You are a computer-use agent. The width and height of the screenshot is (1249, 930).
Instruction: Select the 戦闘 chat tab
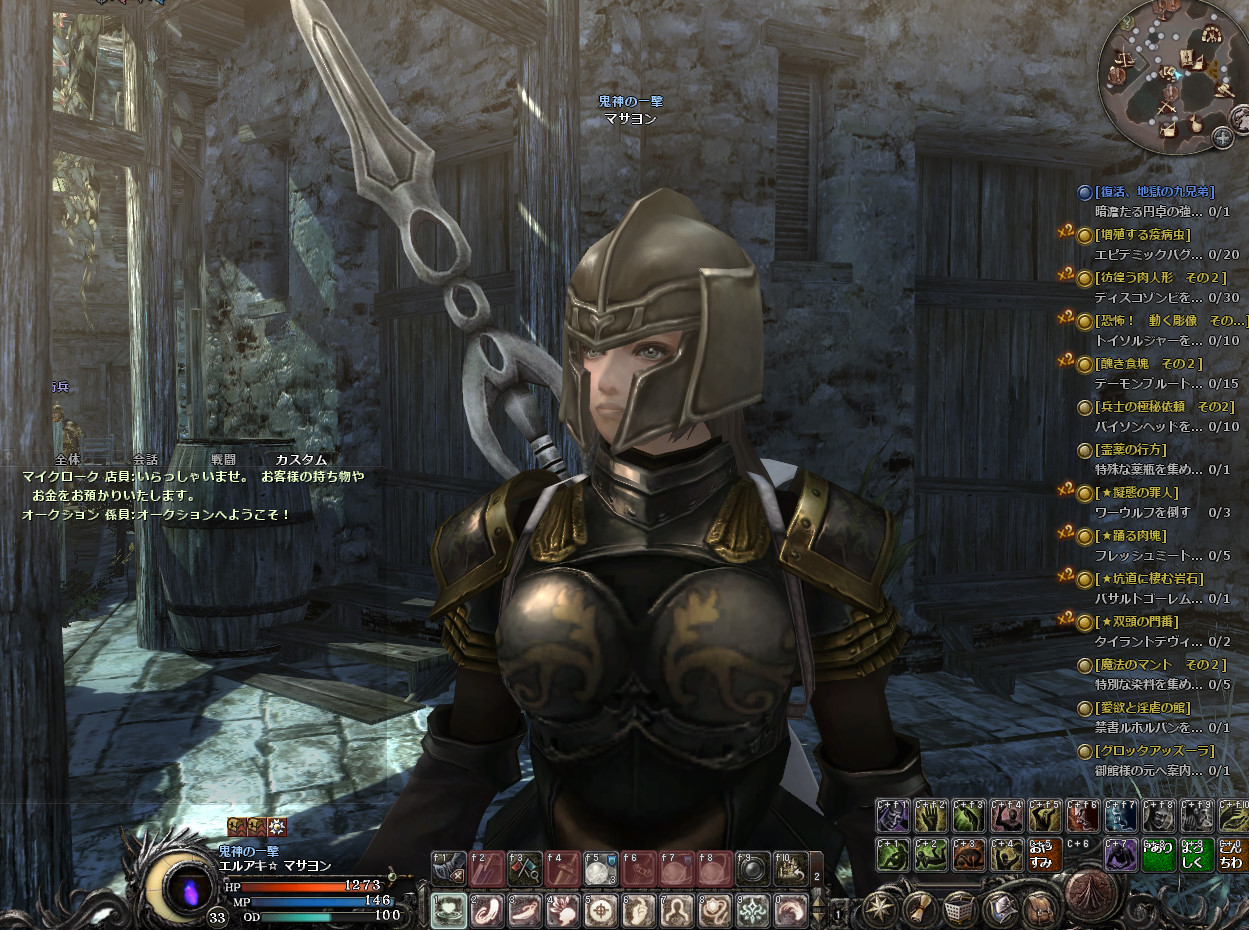tap(223, 459)
